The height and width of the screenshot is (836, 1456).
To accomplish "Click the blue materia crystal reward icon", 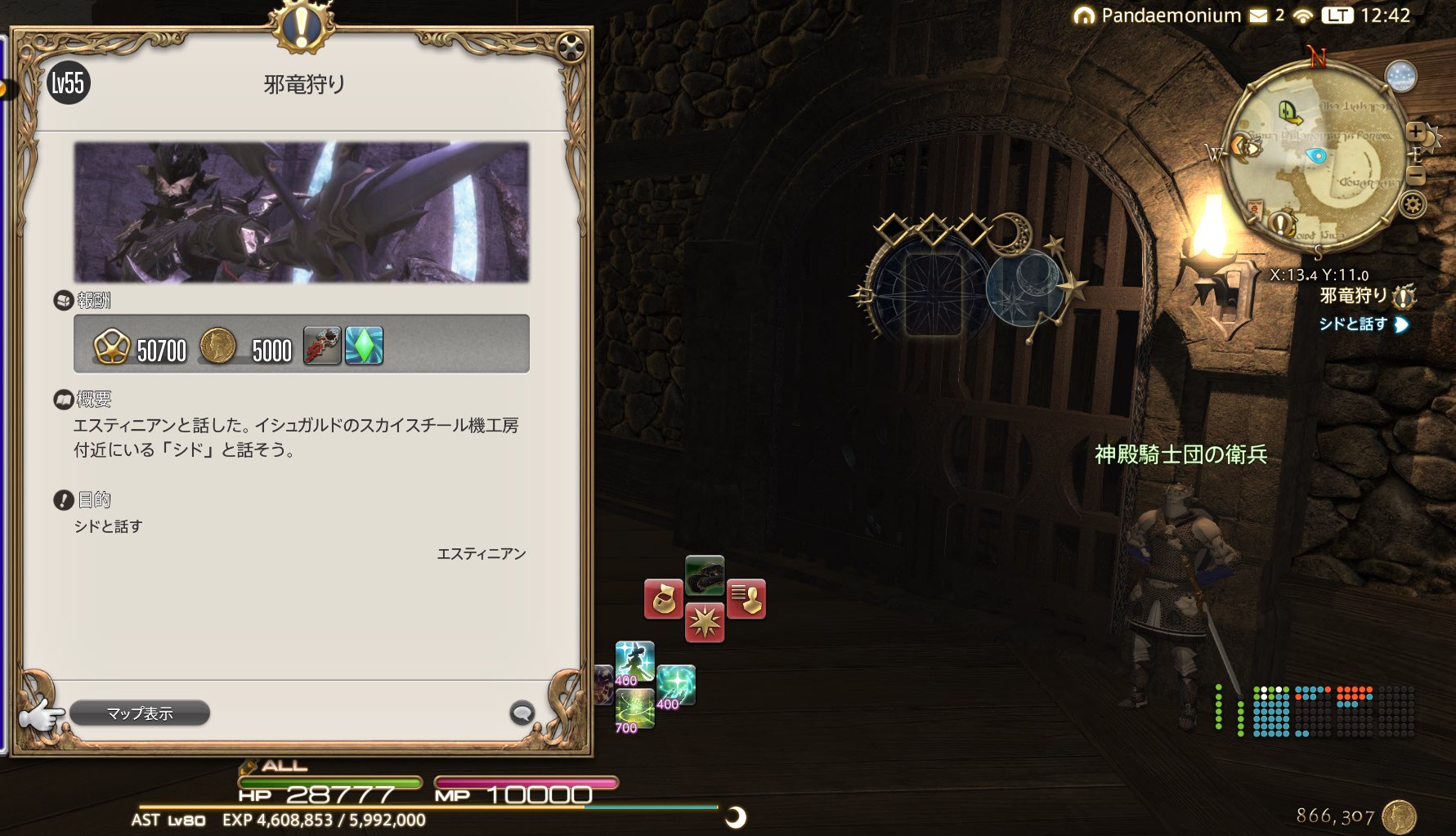I will [365, 346].
